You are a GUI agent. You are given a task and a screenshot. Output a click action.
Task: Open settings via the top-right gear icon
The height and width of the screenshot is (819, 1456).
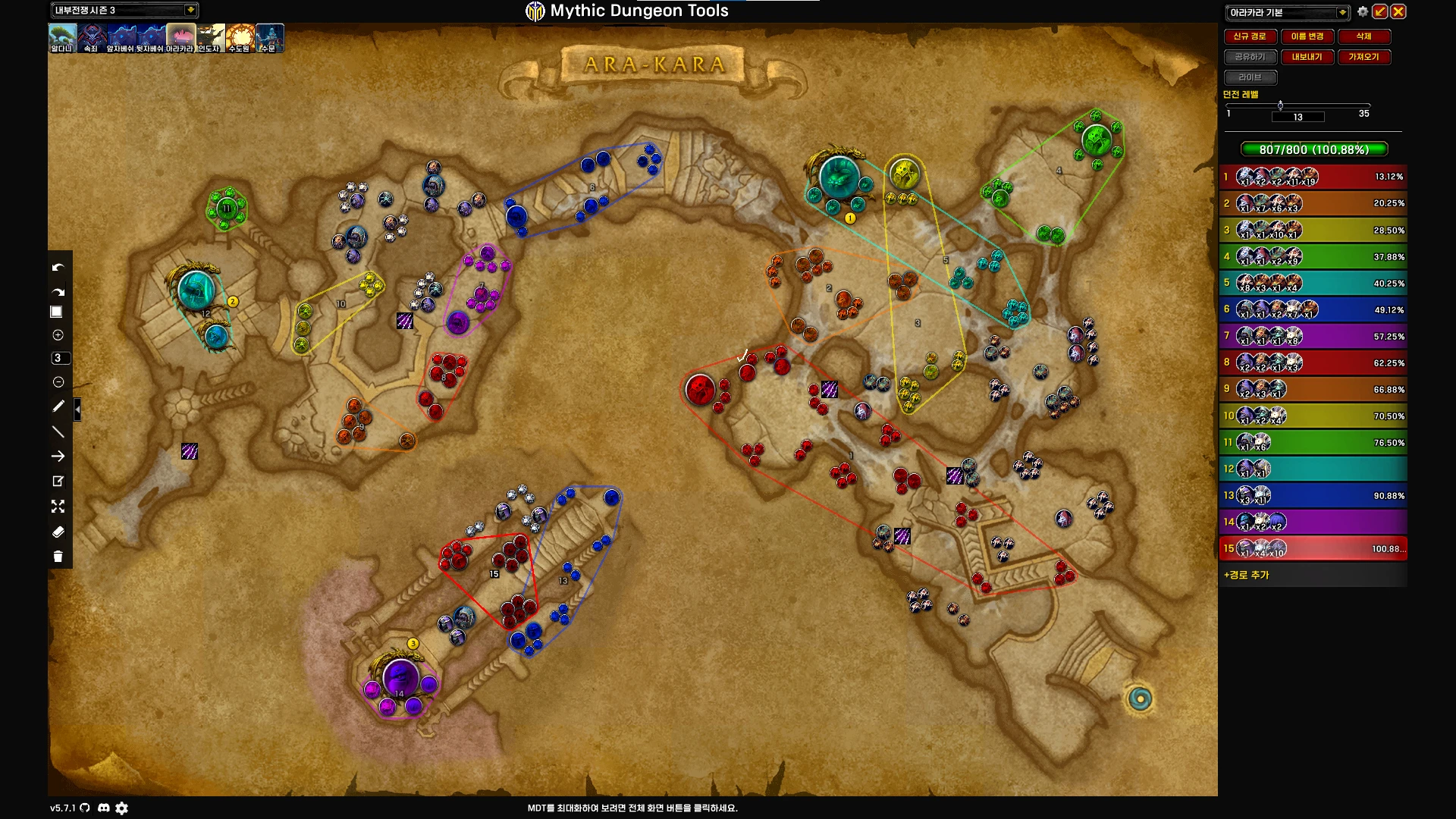point(1363,11)
